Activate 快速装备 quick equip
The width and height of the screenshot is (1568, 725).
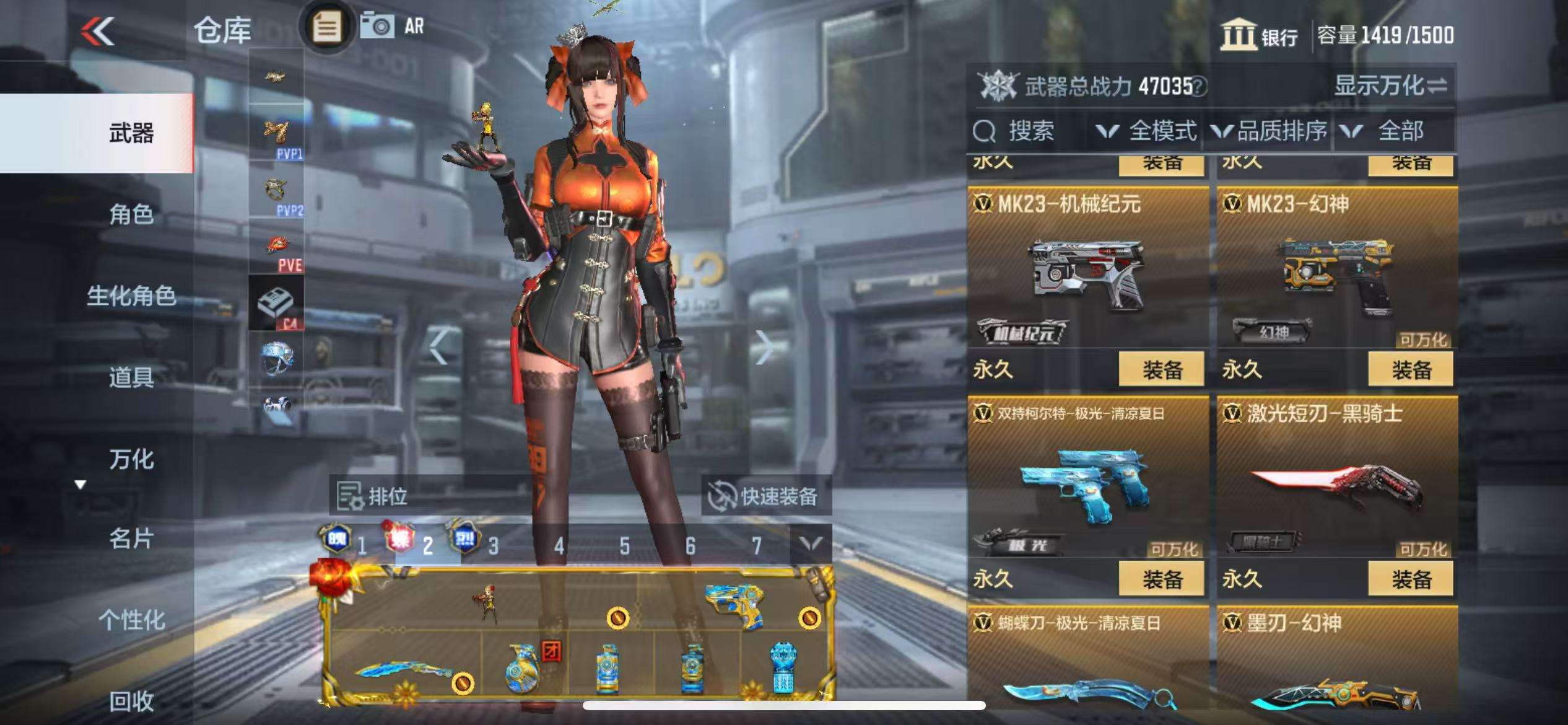point(765,496)
